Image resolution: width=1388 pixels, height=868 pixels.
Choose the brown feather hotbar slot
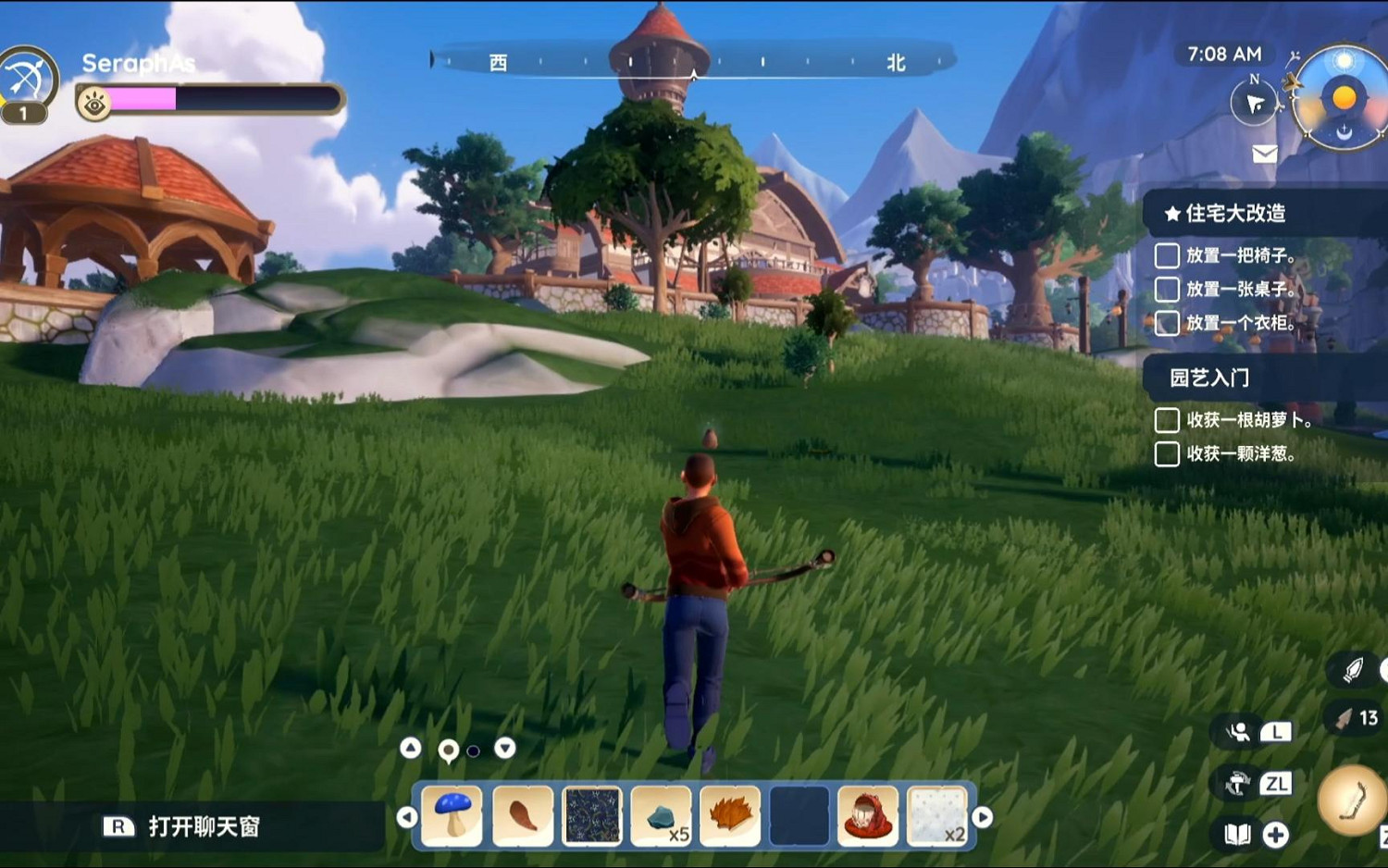point(523,815)
